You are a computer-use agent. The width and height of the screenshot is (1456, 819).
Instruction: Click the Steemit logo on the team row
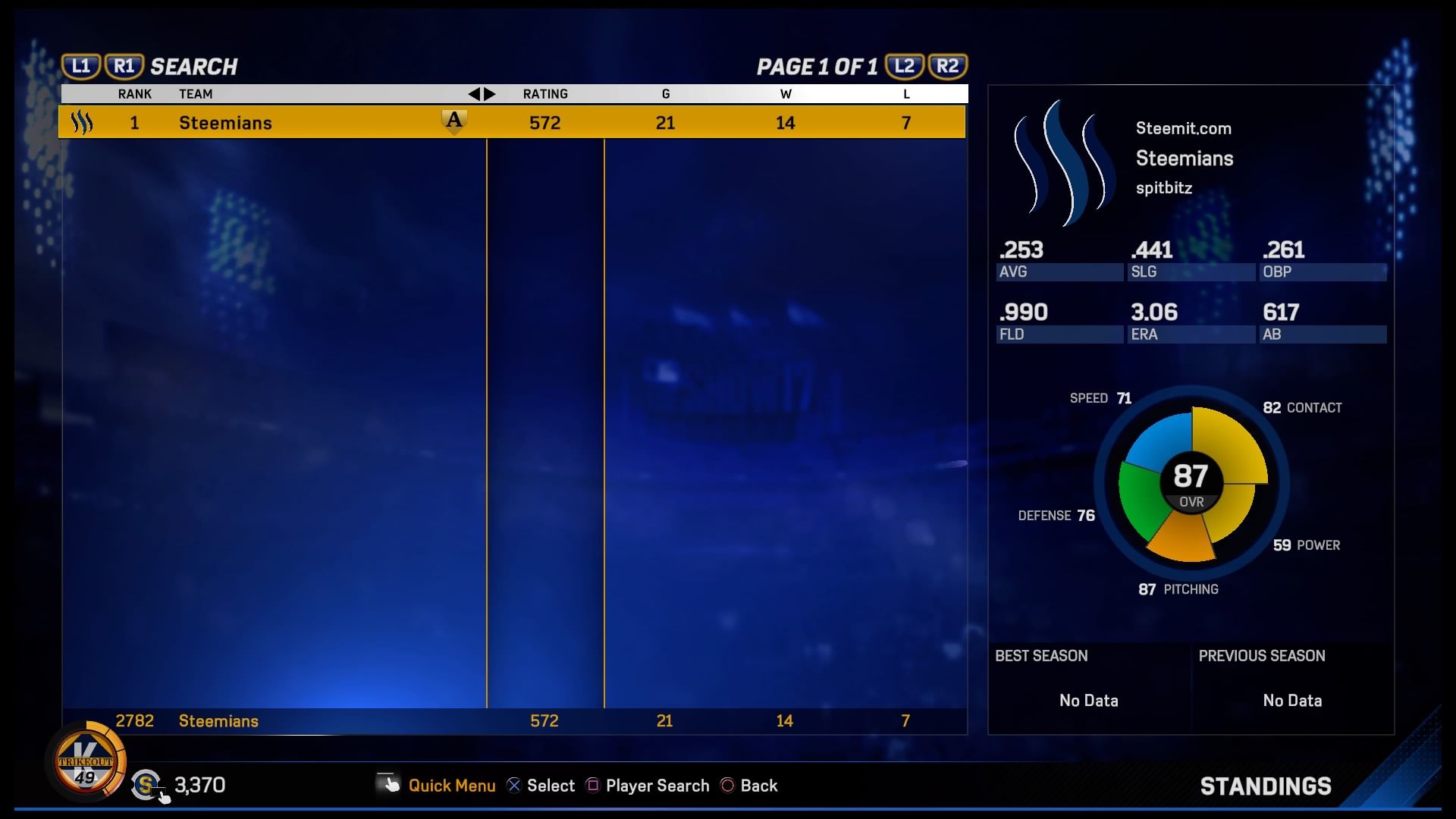[82, 121]
